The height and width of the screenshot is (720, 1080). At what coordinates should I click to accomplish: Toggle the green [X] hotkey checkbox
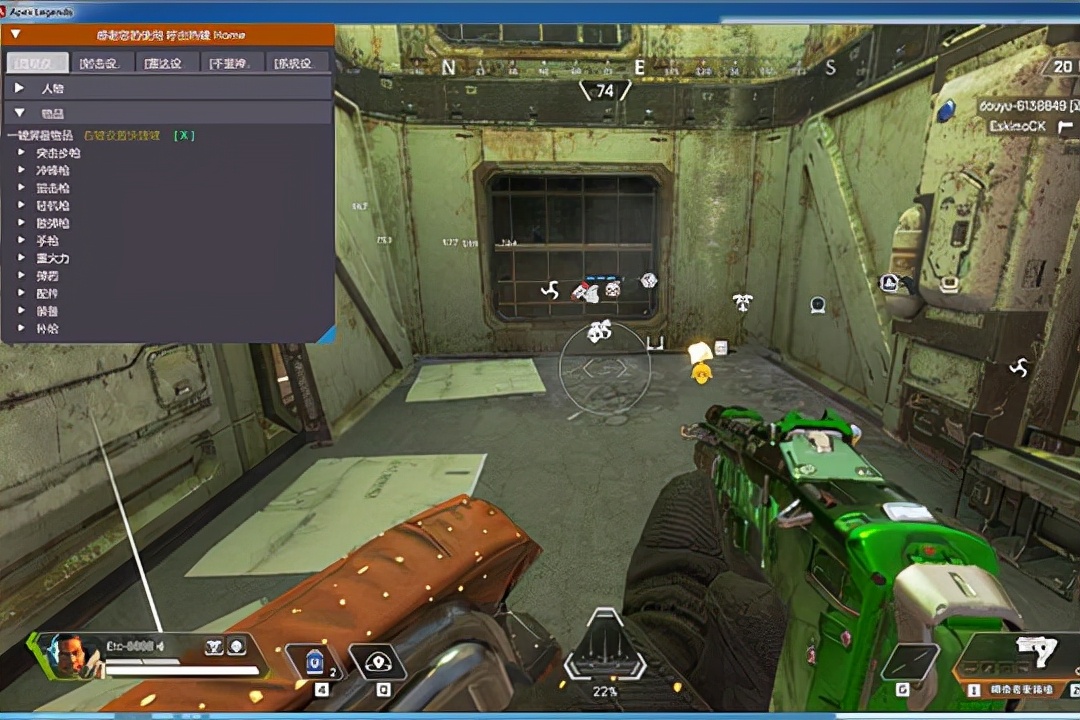[184, 135]
